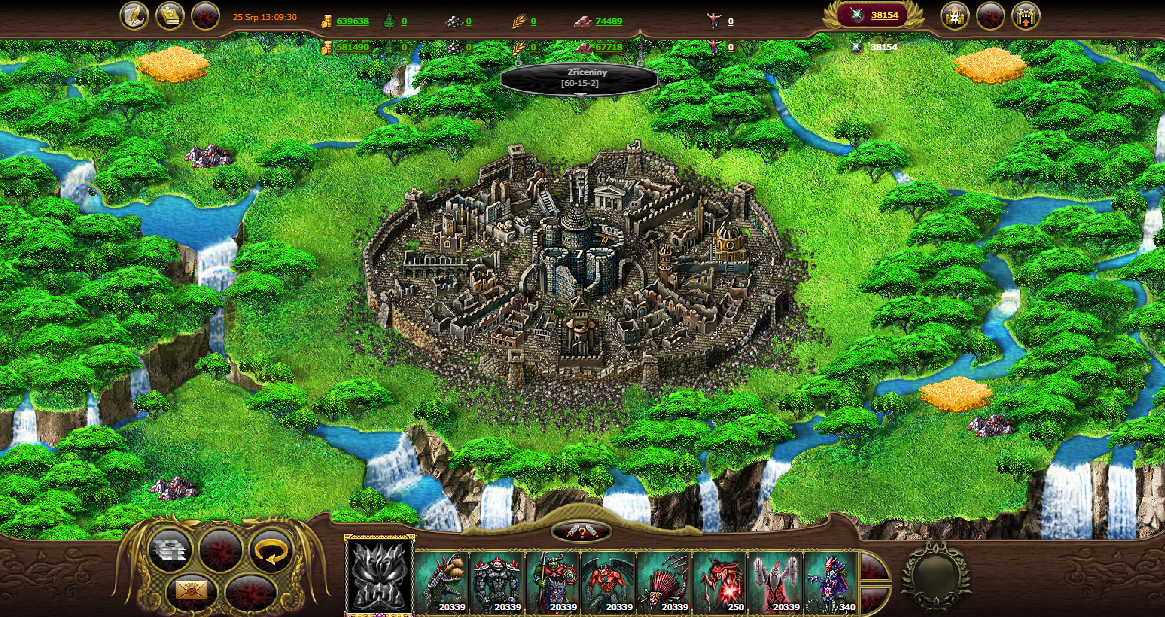Viewport: 1165px width, 617px height.
Task: Open the hashtag ranking icon
Action: pos(955,16)
